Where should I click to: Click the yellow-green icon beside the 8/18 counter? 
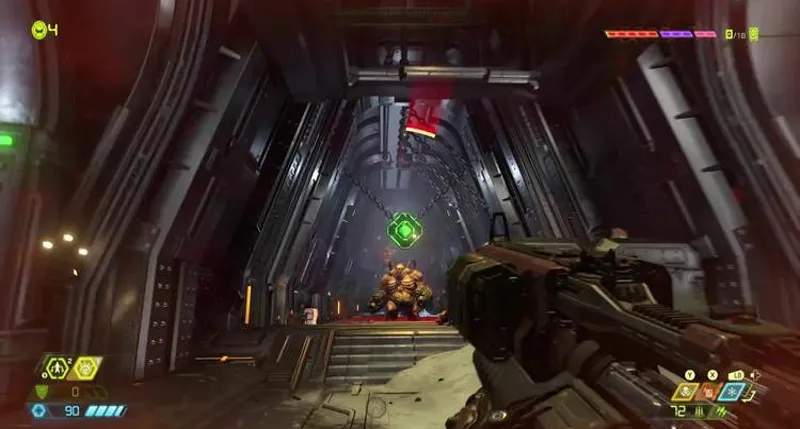point(754,34)
